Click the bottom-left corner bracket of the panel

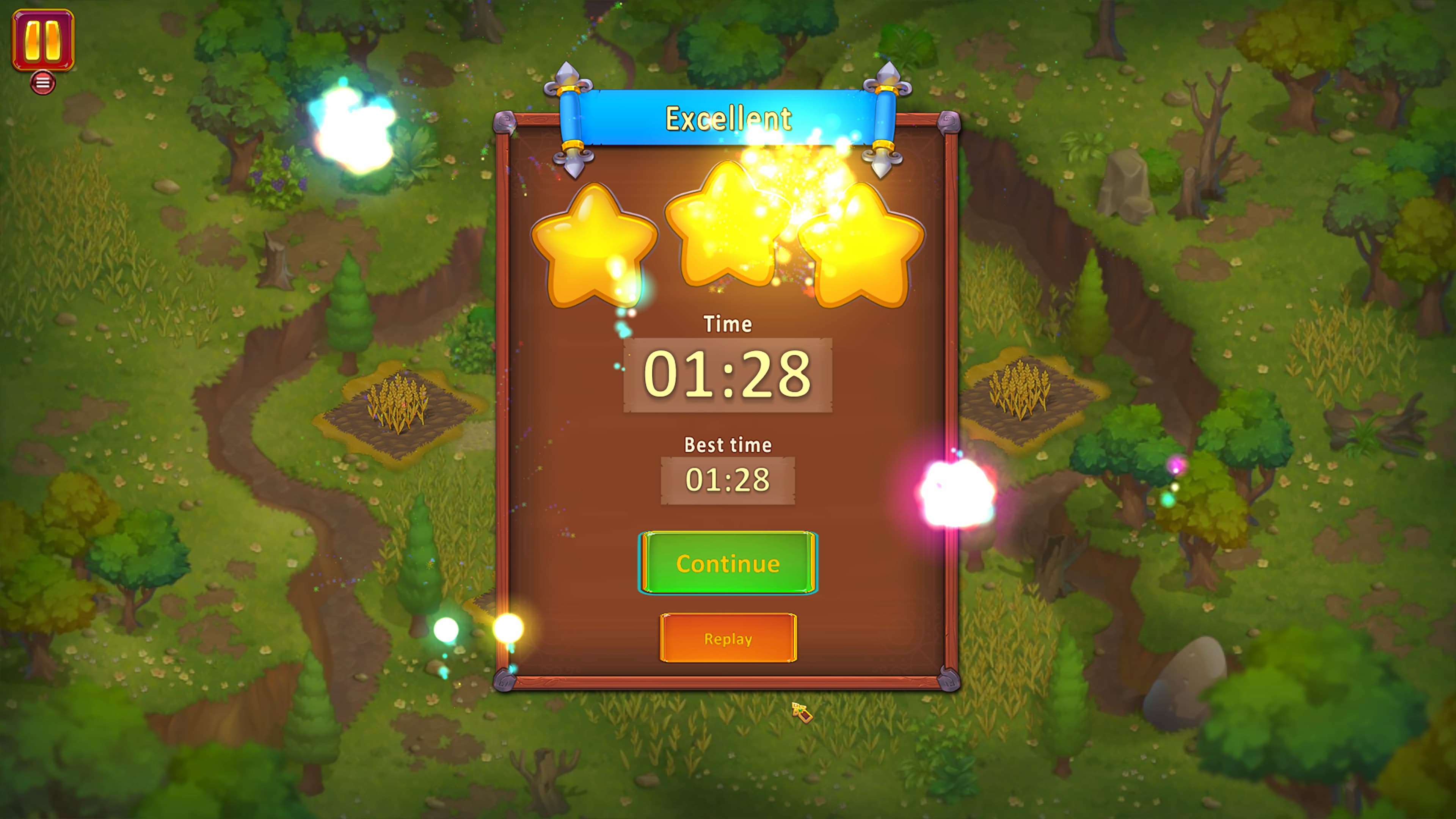point(505,681)
